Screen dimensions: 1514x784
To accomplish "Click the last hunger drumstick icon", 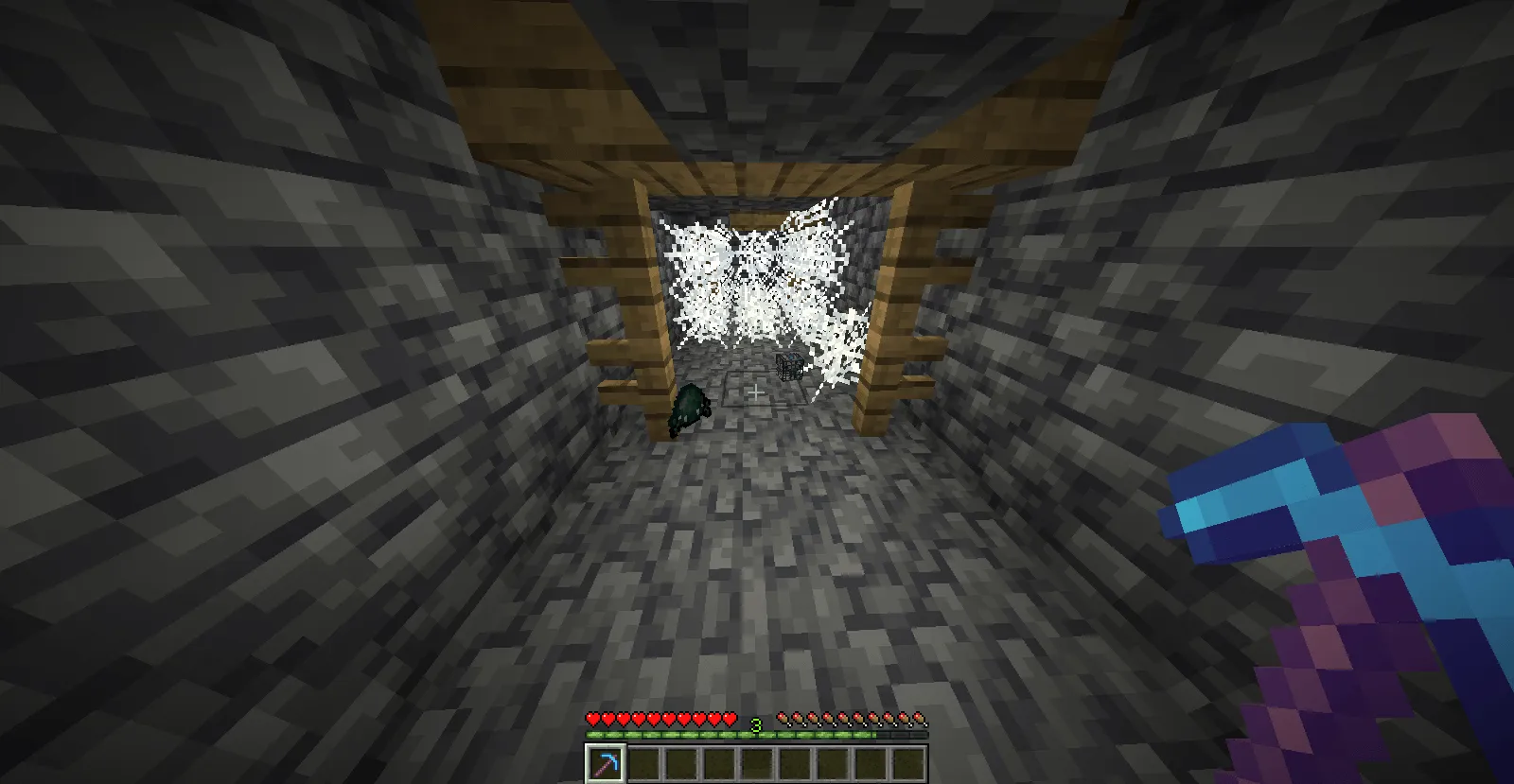I will pos(918,720).
